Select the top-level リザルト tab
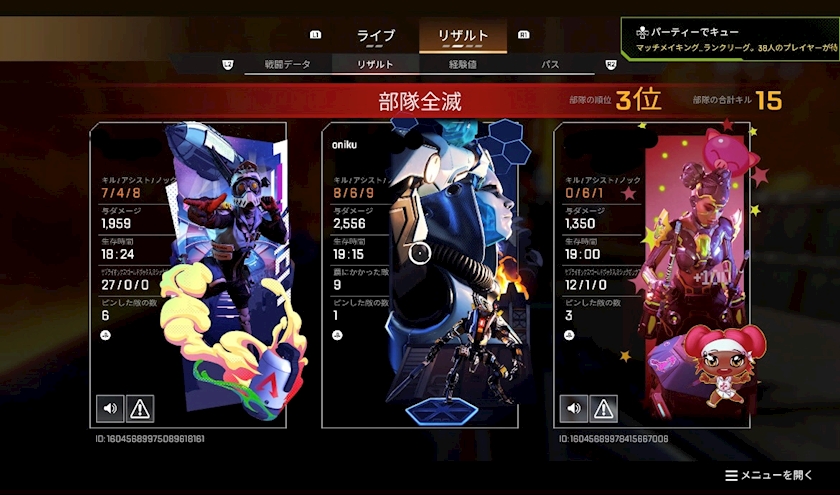This screenshot has height=495, width=840. pos(463,36)
